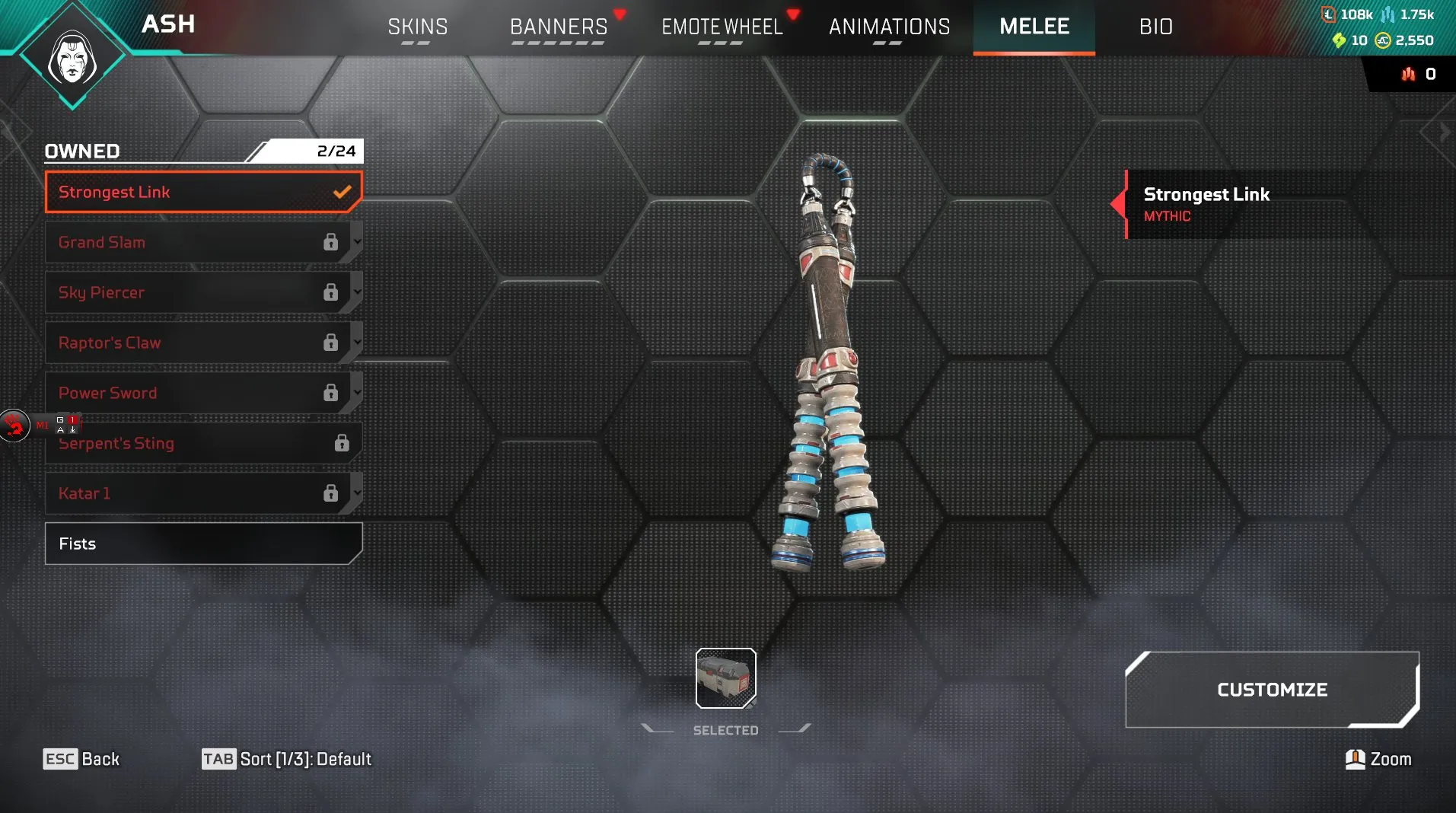Equip the default Fists melee
1456x813 pixels.
(202, 544)
